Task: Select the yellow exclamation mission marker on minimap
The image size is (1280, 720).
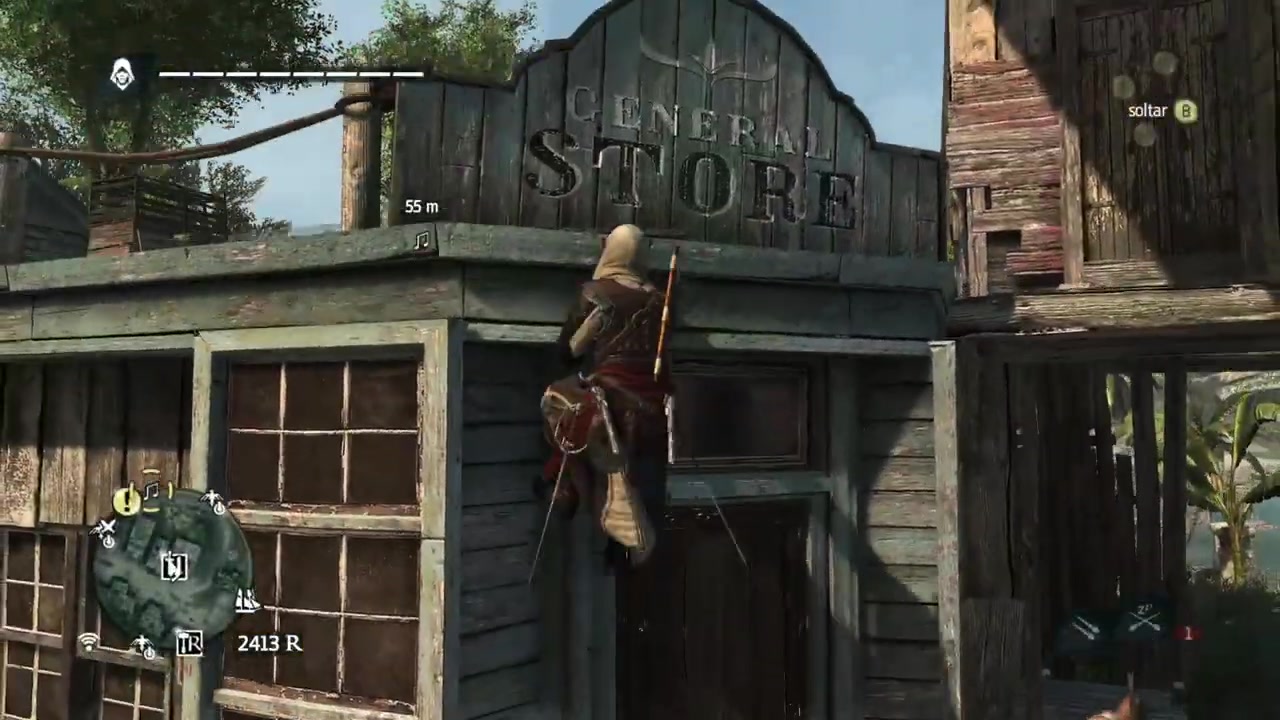Action: [x=125, y=501]
